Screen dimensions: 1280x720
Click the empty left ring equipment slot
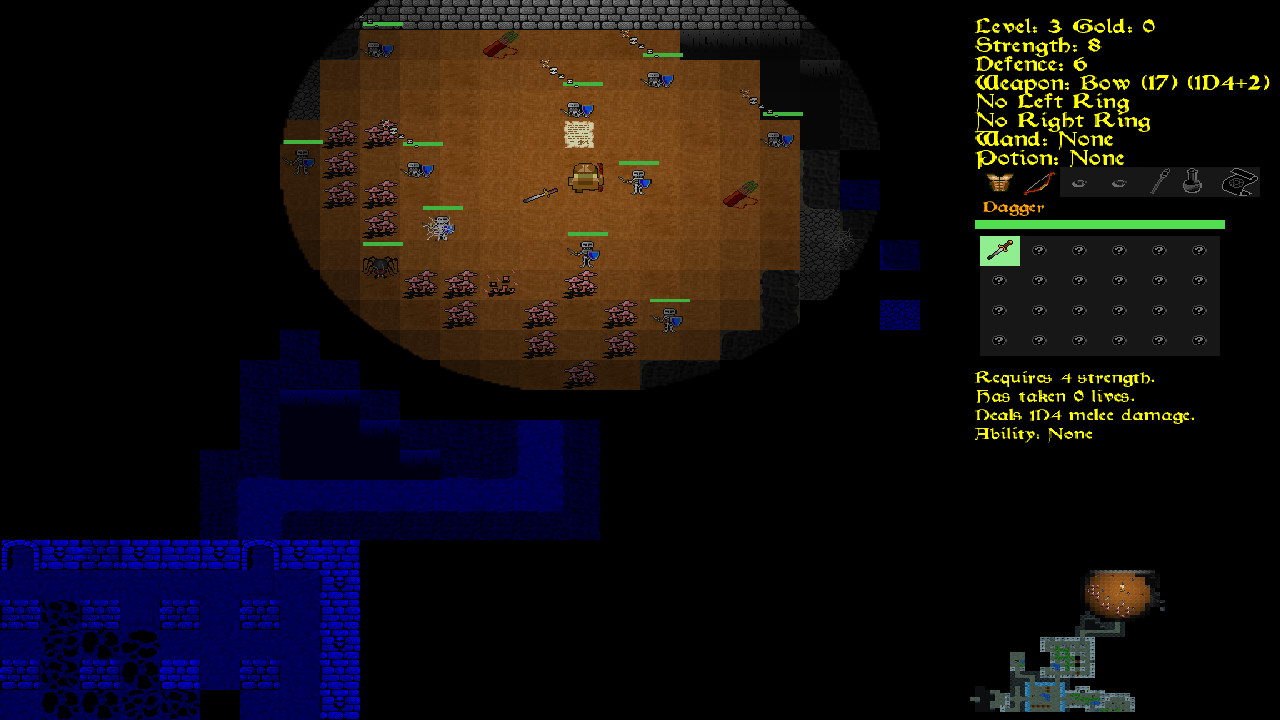point(1079,182)
